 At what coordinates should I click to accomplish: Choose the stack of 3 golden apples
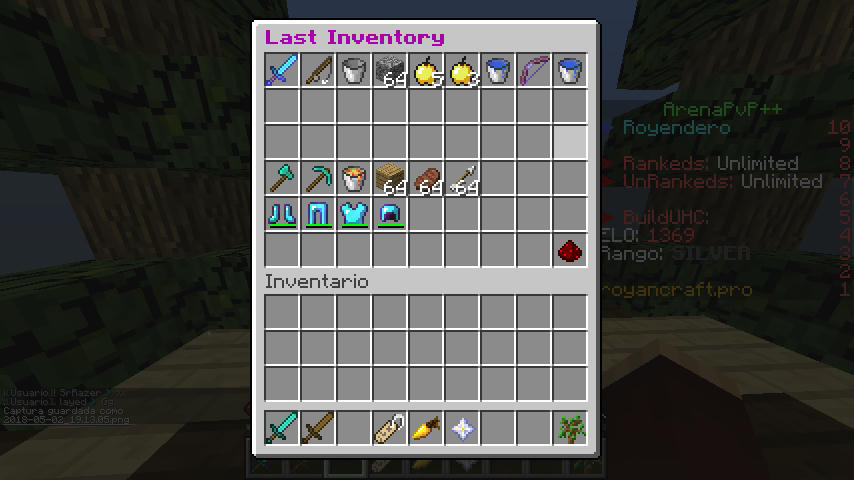click(463, 71)
